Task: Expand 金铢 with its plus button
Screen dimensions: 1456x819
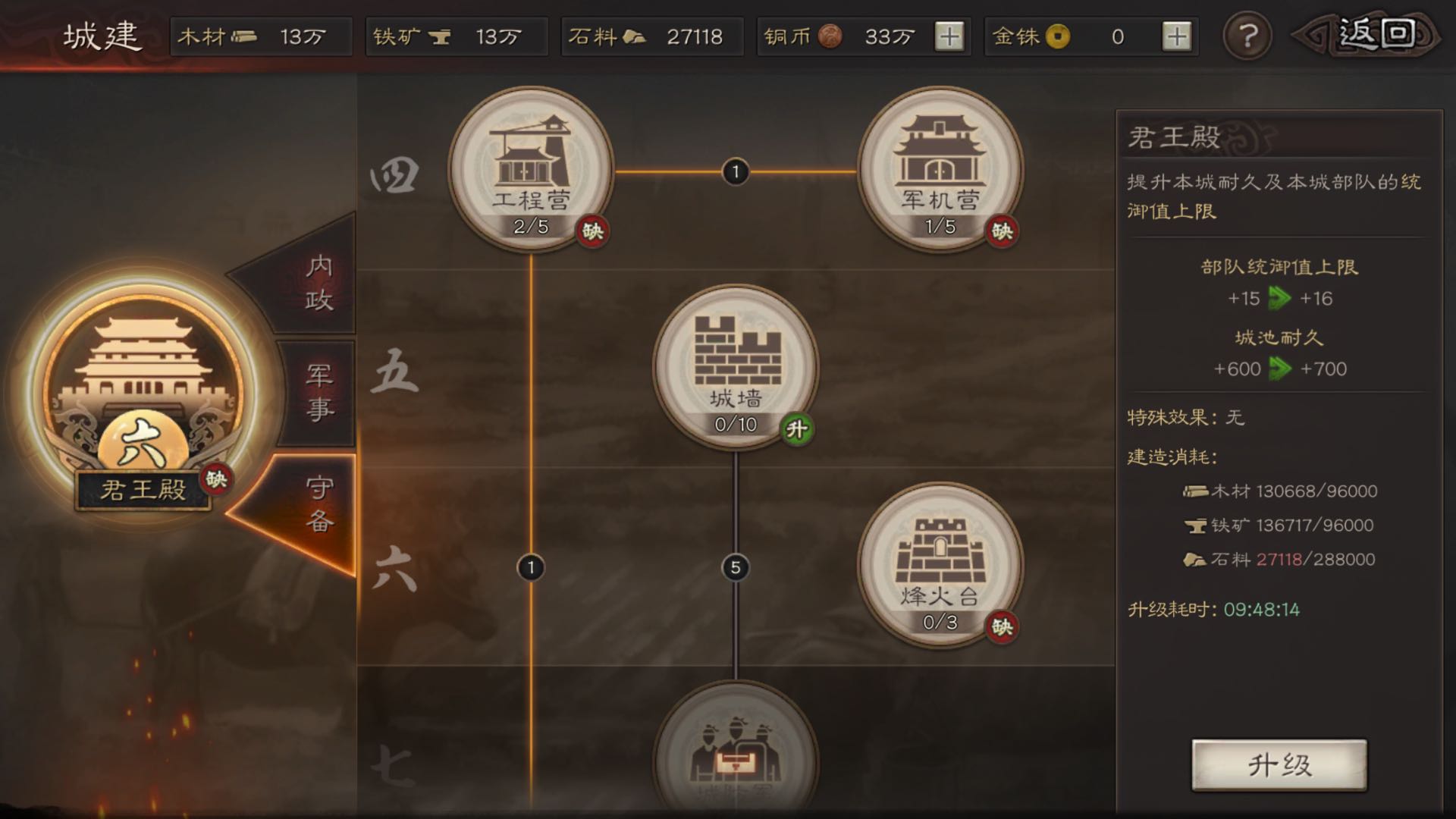Action: click(1178, 36)
